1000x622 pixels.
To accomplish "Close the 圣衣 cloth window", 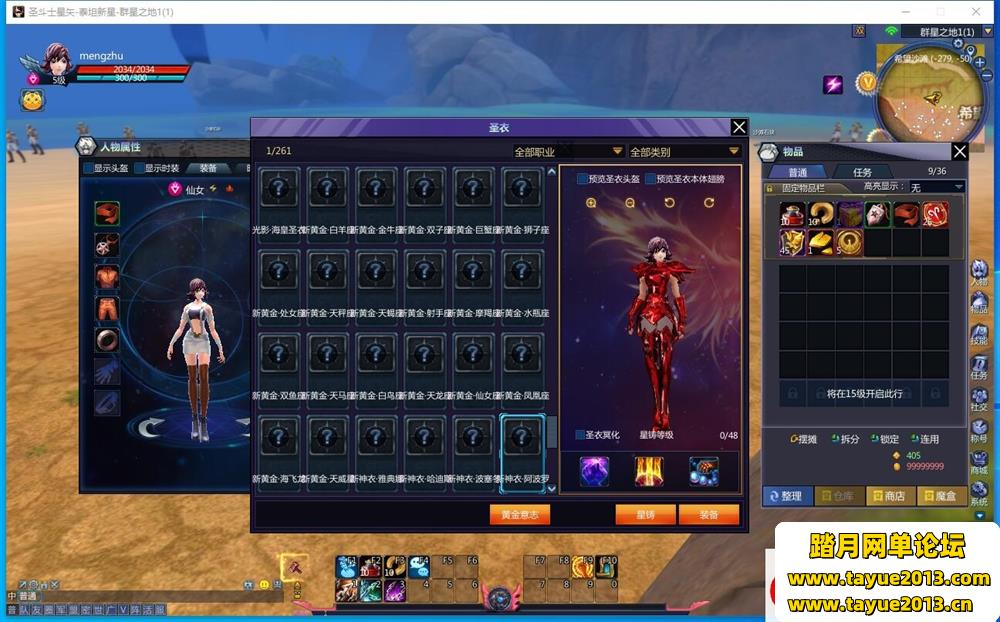I will click(739, 127).
